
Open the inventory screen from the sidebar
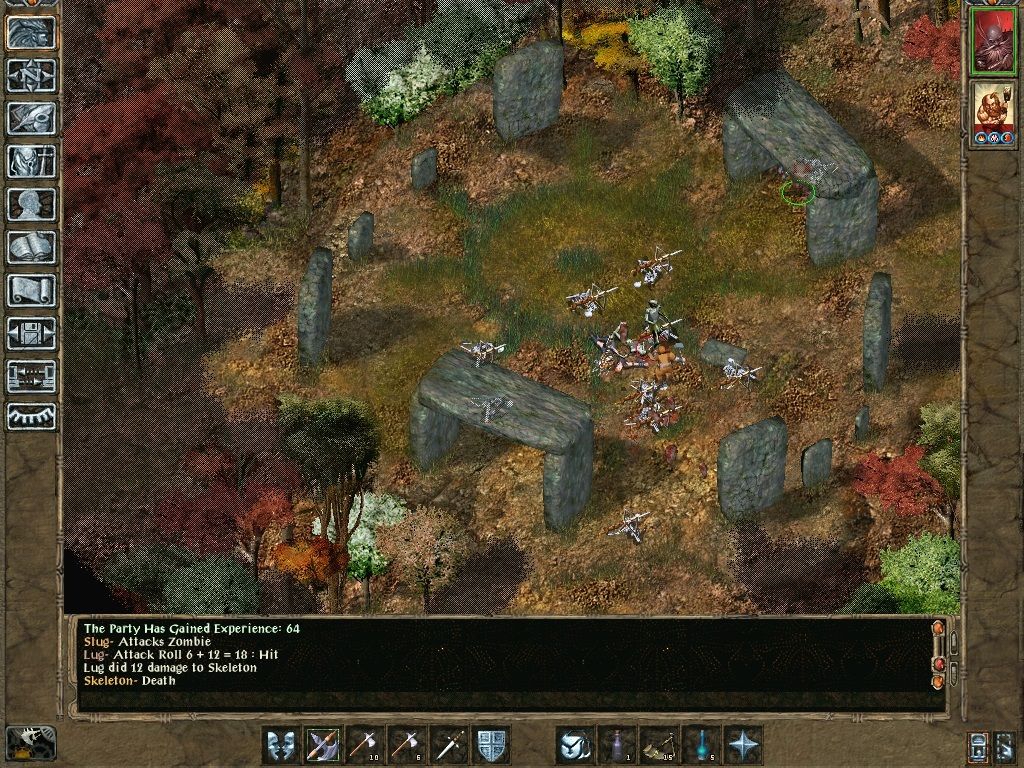(31, 162)
